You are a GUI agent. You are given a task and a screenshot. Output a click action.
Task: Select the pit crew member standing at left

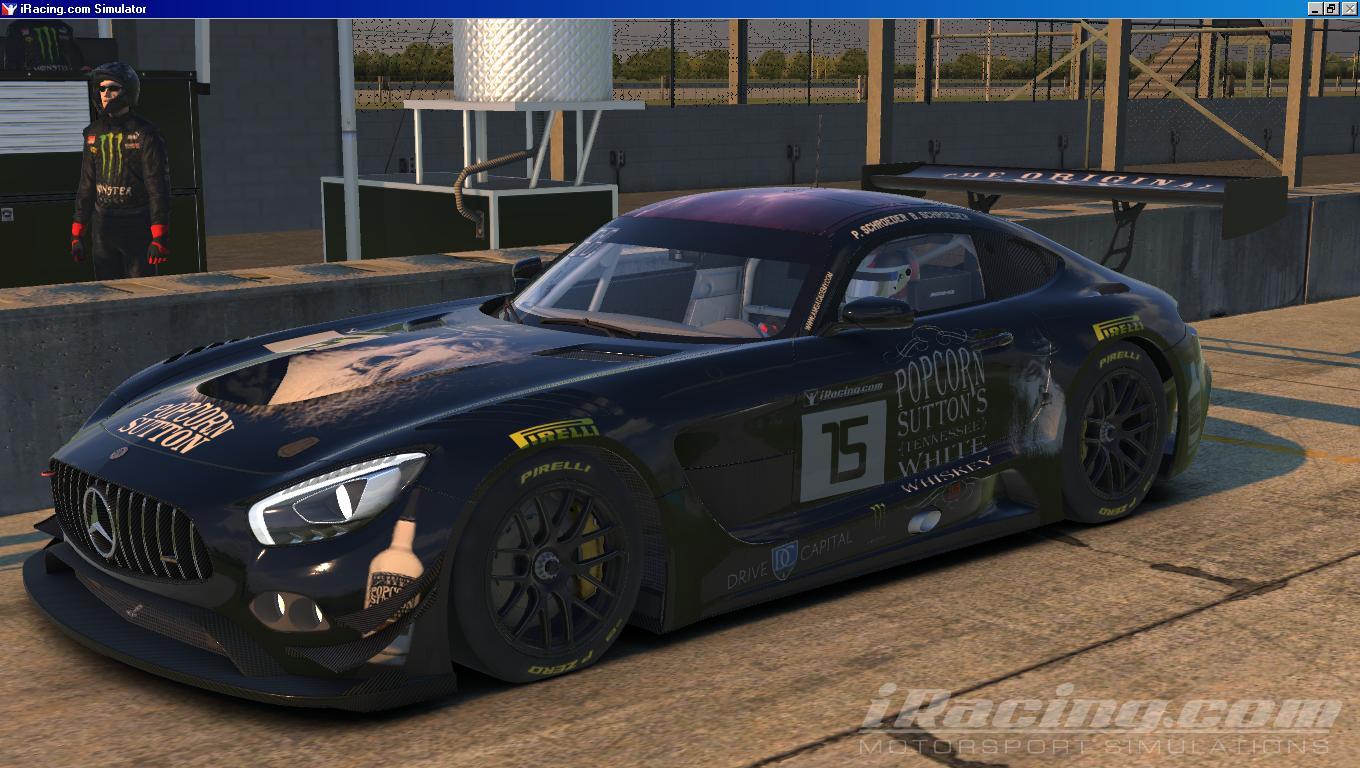coord(115,170)
